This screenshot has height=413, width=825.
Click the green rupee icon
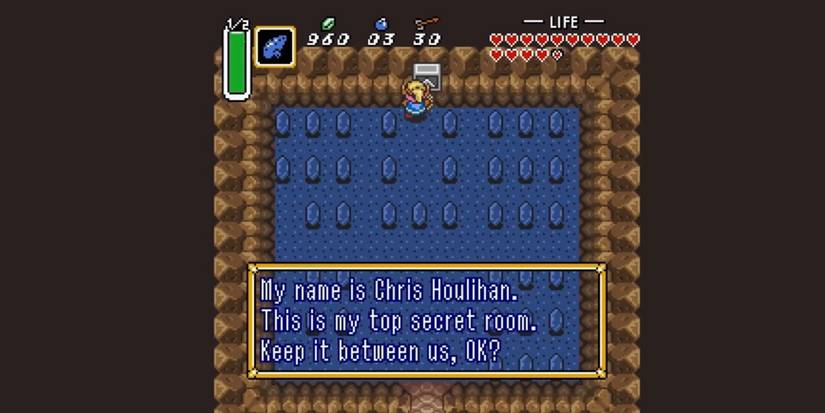tap(328, 23)
